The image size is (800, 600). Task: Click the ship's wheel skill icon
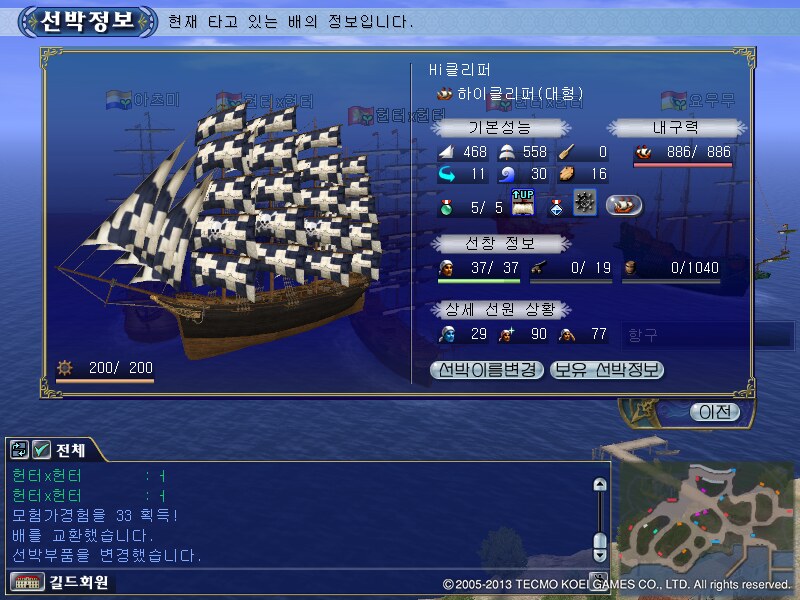[585, 204]
